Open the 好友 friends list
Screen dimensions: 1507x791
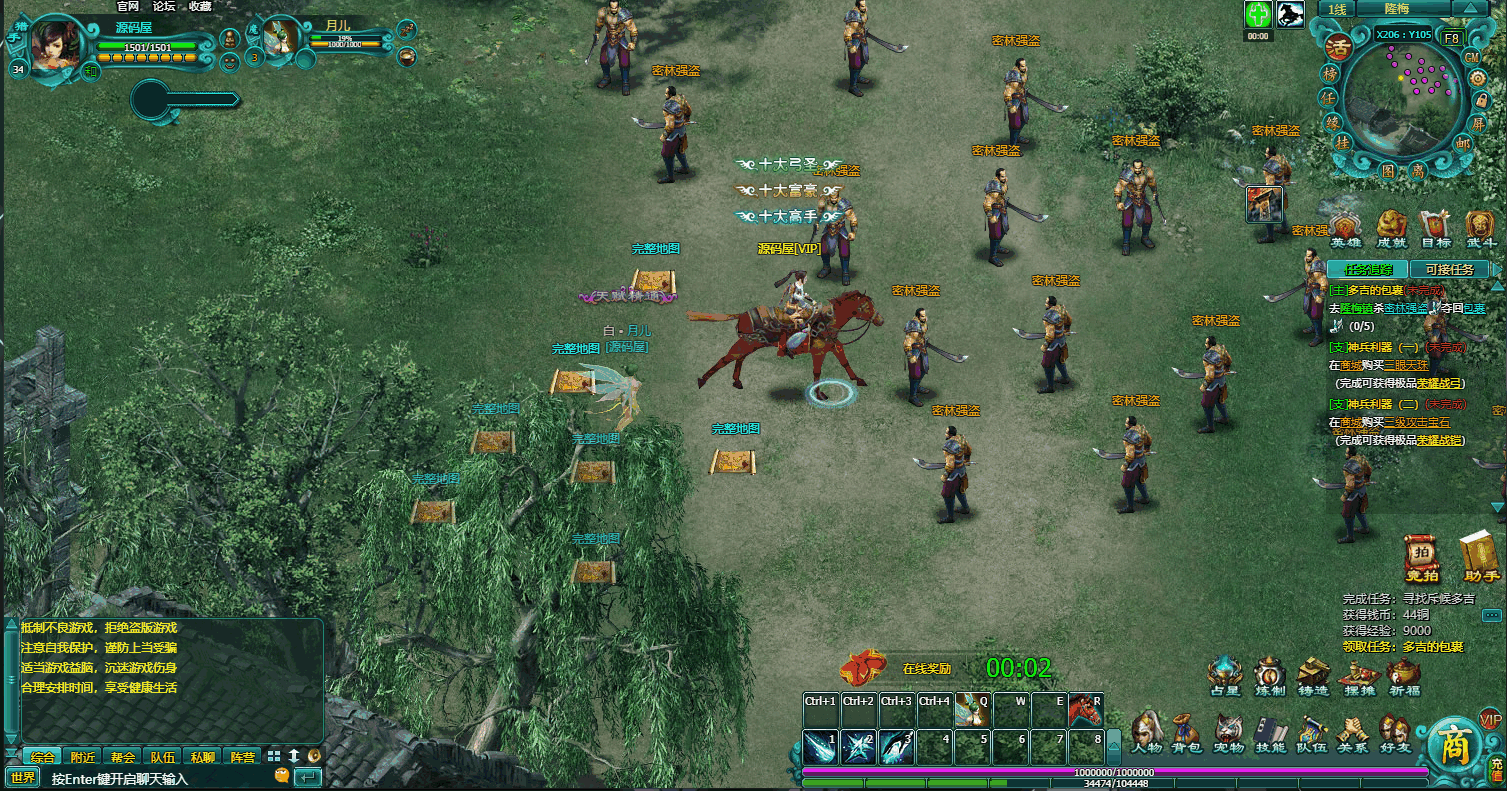pos(1394,732)
